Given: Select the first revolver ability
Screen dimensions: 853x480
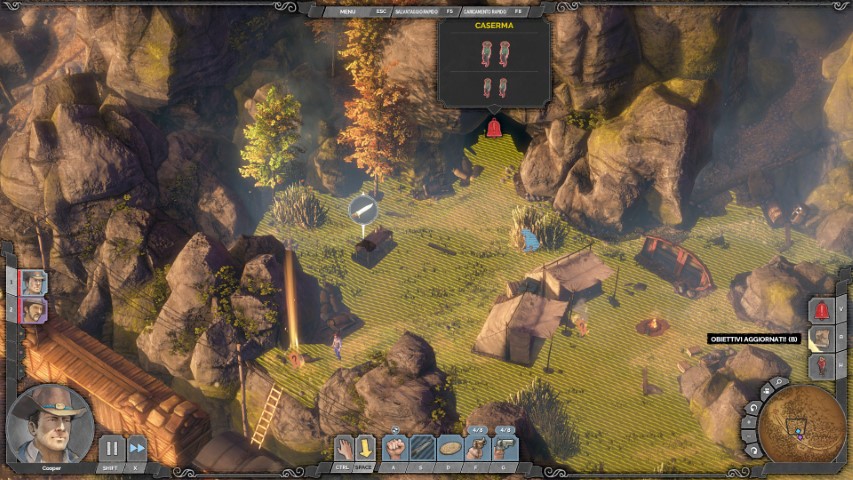Looking at the screenshot, I should (x=478, y=447).
